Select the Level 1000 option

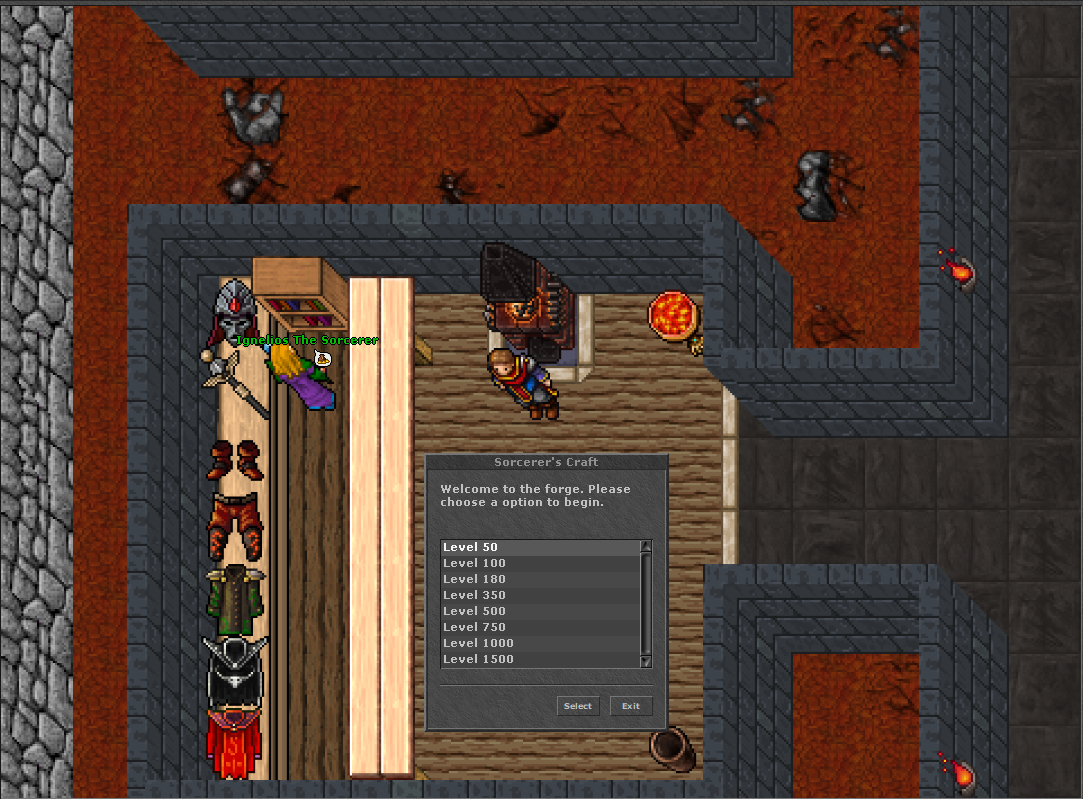[x=539, y=643]
